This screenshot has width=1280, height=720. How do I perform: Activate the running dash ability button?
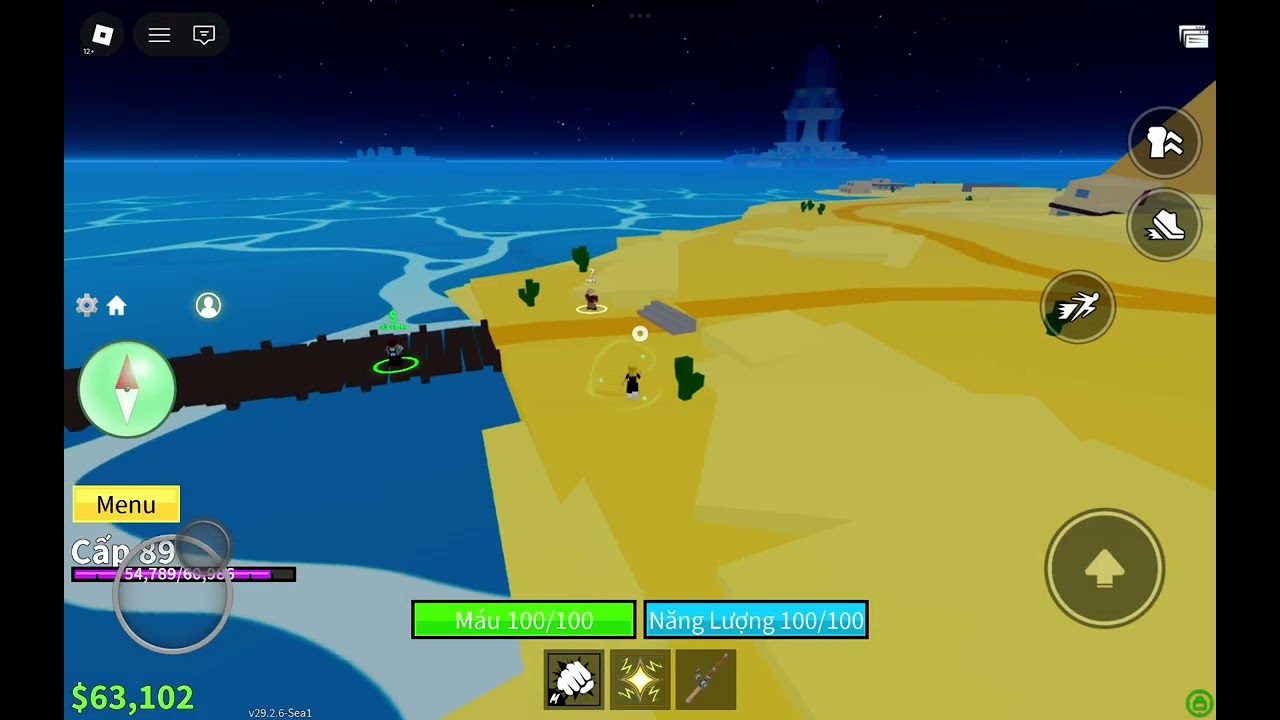(1077, 307)
